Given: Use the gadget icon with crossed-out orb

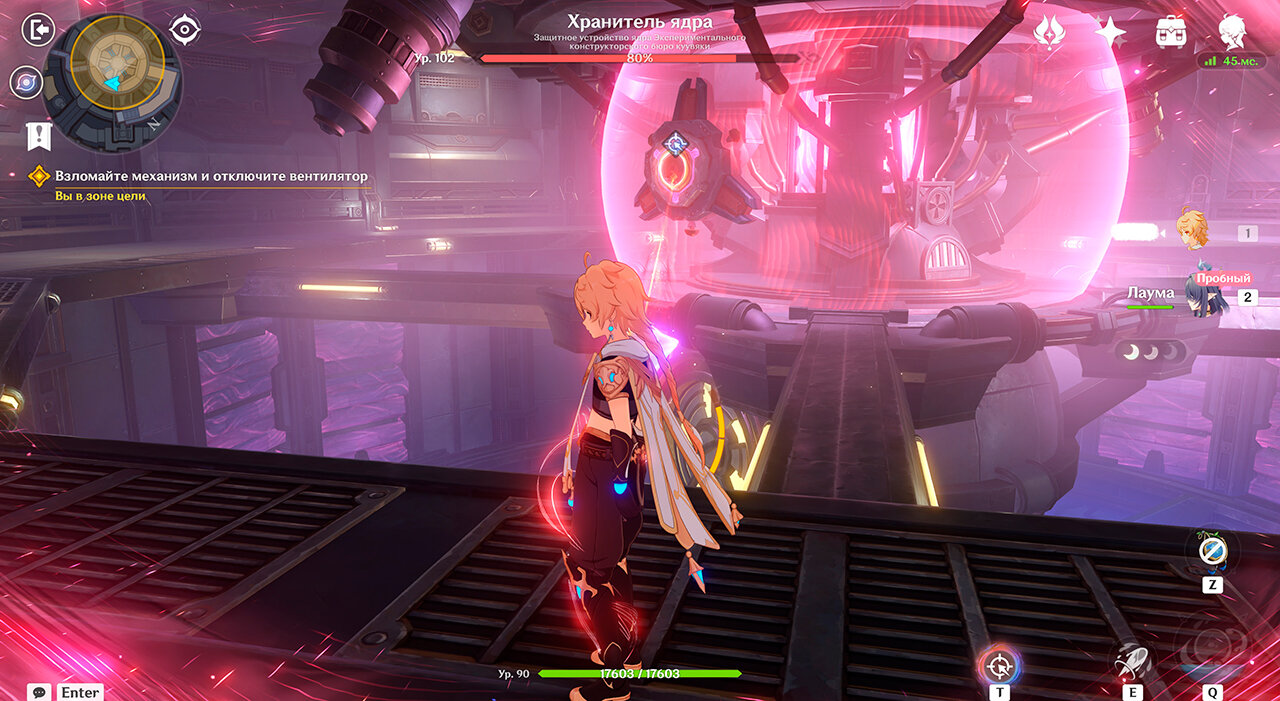Looking at the screenshot, I should 1212,550.
